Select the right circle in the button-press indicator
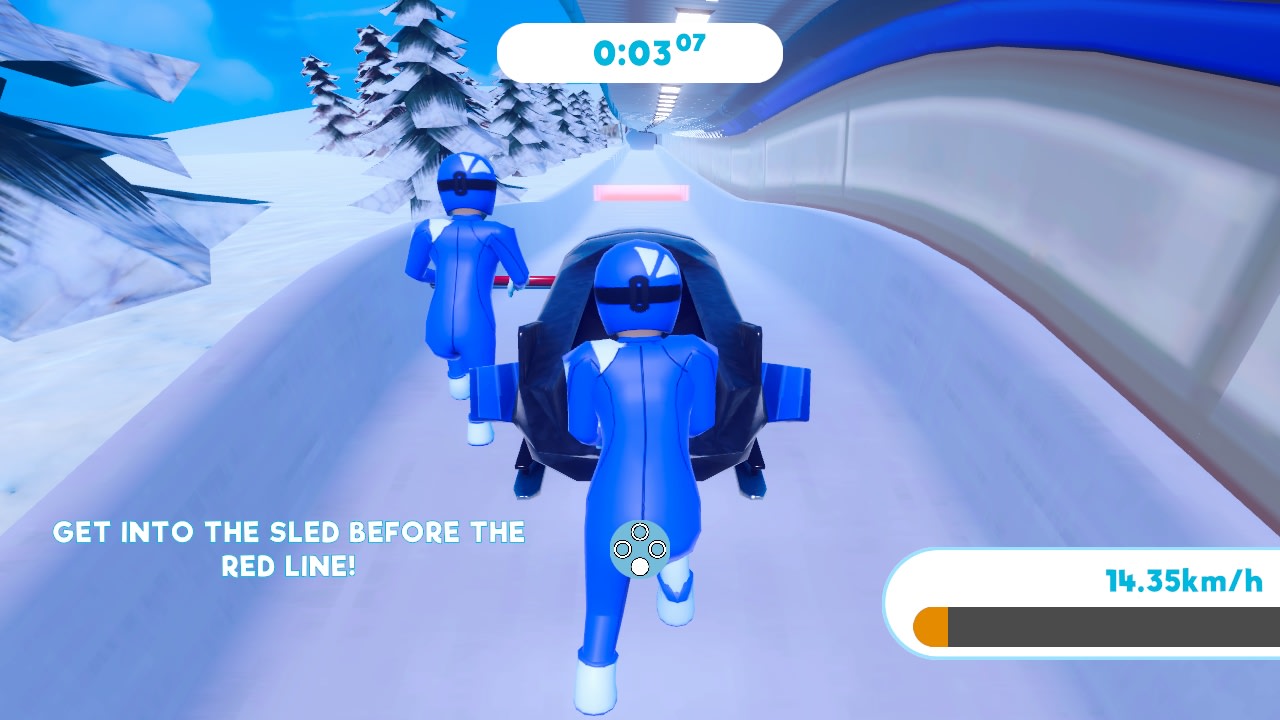The height and width of the screenshot is (720, 1280). (x=658, y=549)
